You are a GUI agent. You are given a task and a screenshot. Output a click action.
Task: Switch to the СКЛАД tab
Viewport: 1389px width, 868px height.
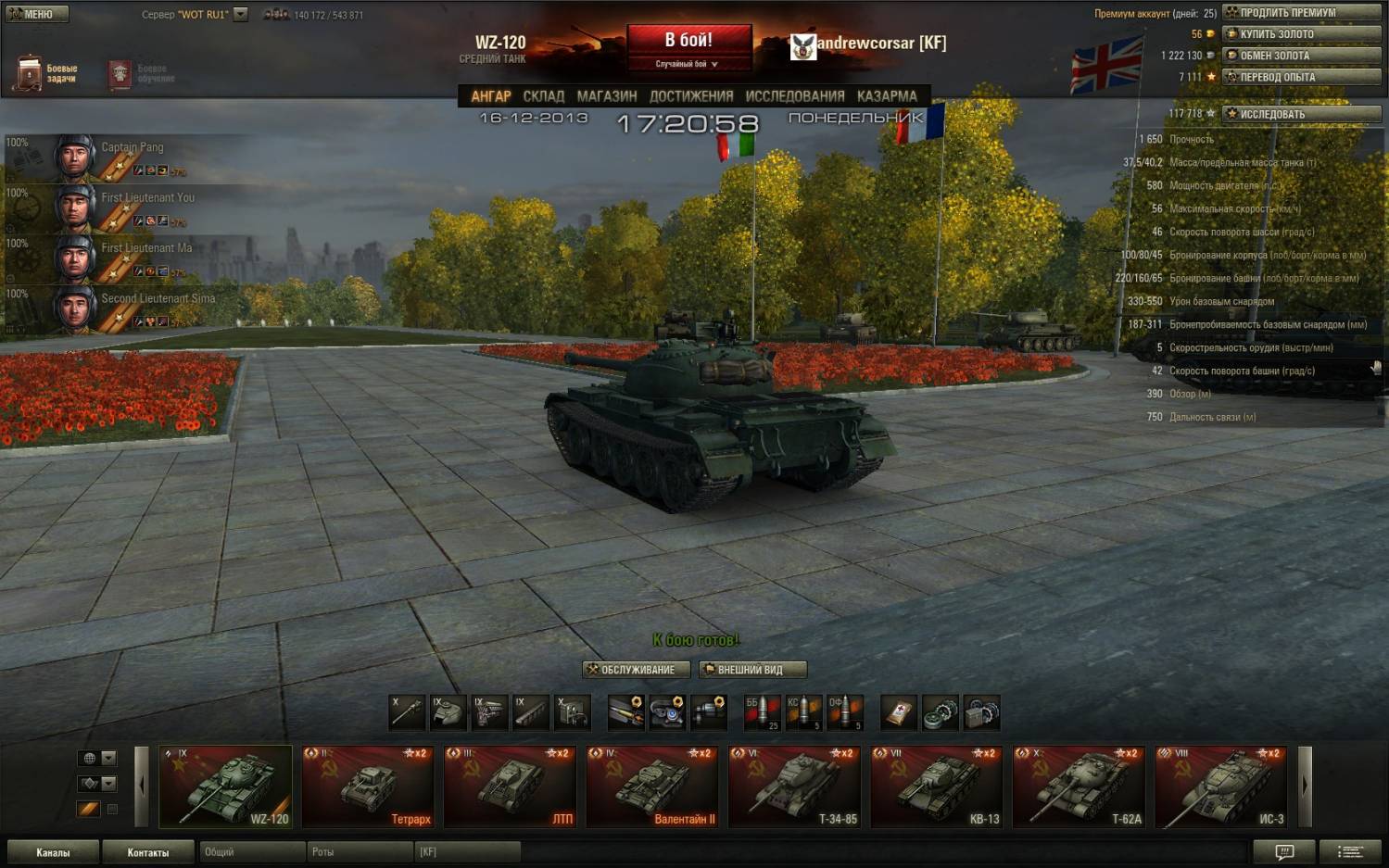[543, 96]
